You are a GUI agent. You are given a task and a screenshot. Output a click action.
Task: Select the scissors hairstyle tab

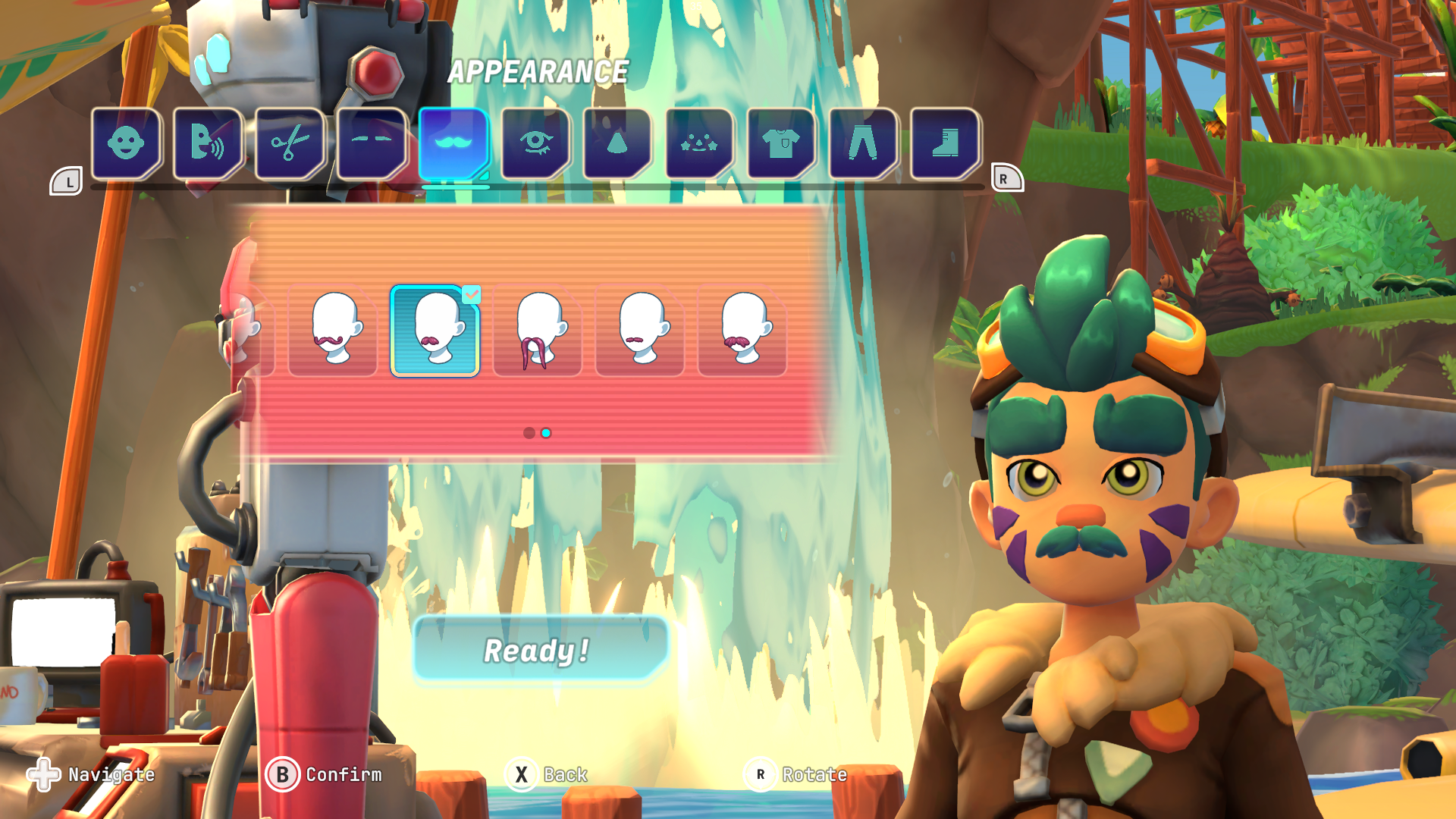pos(290,143)
